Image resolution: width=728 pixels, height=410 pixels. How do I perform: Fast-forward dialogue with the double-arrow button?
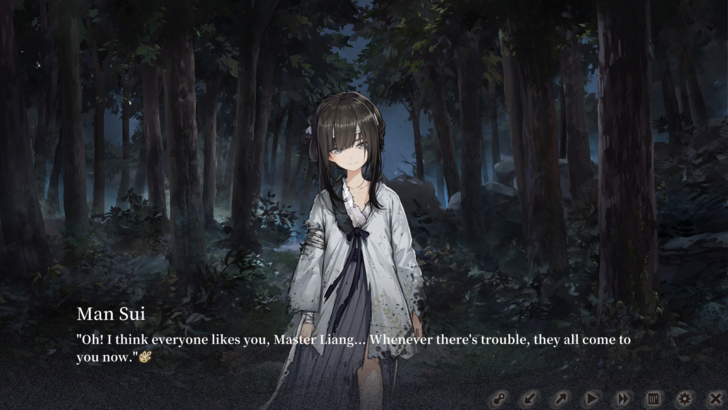coord(622,398)
